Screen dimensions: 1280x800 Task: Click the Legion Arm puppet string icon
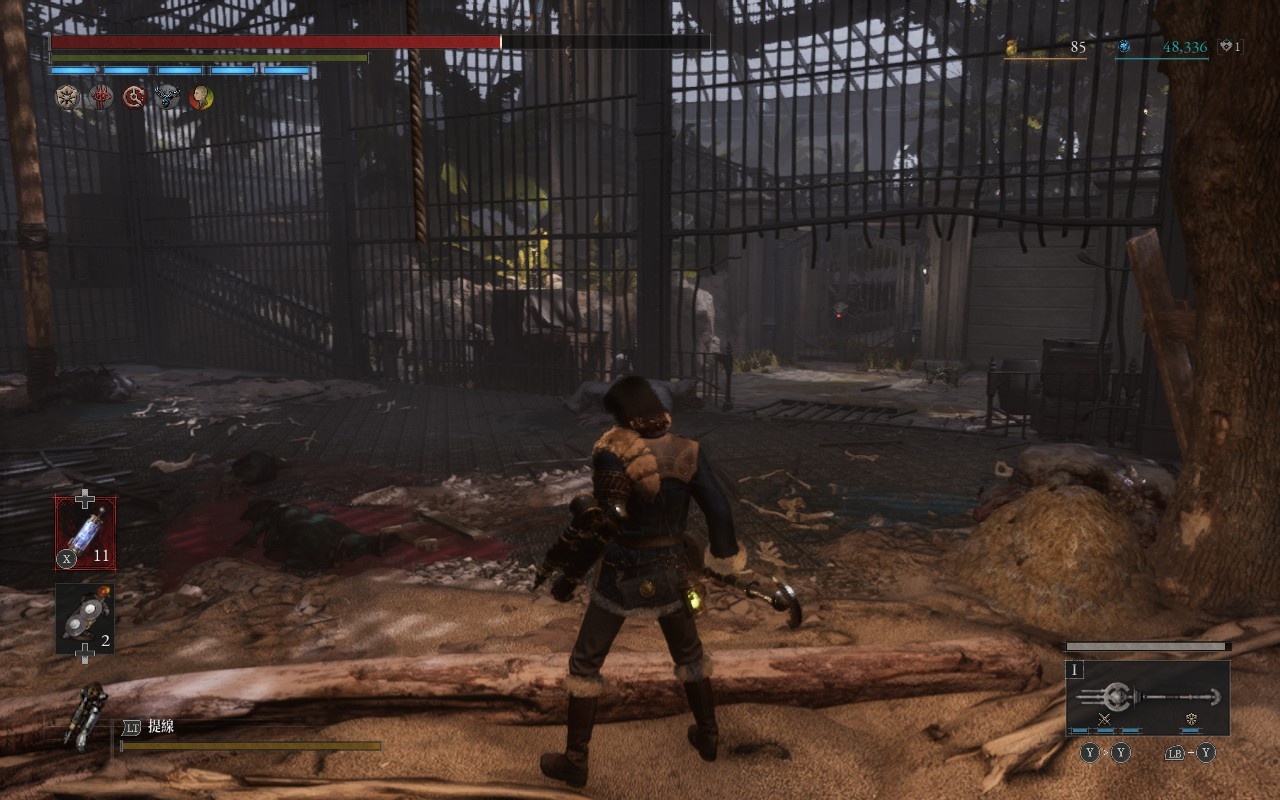[x=88, y=715]
